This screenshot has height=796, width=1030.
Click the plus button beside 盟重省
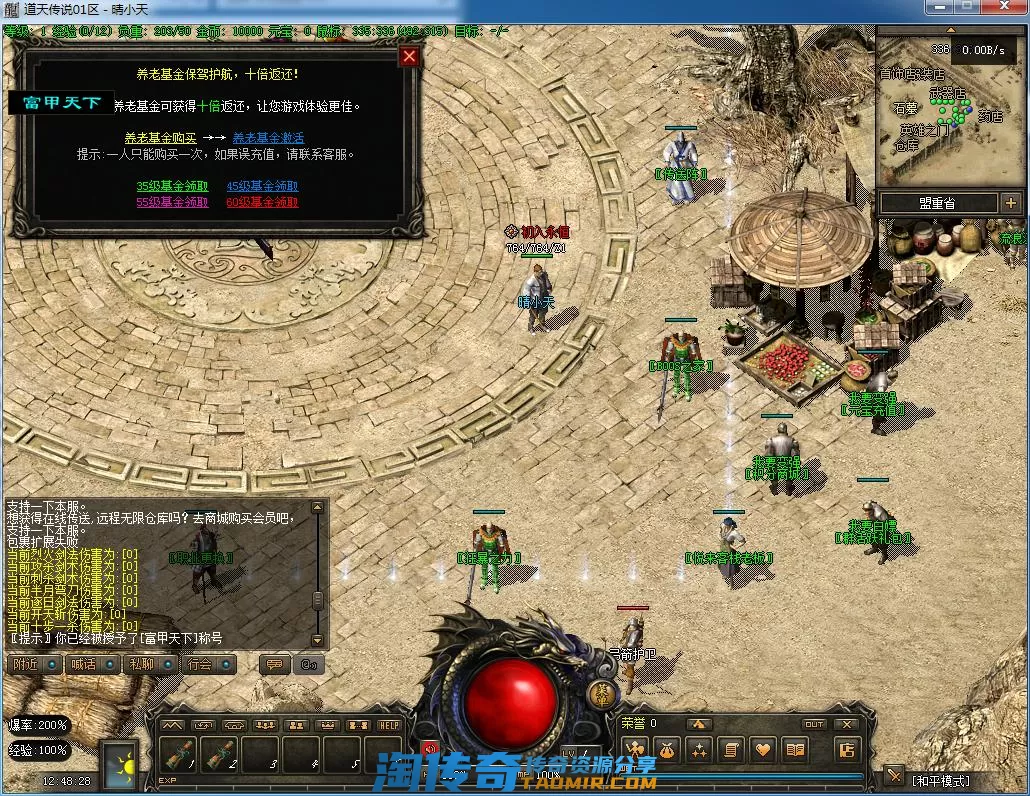tap(1011, 203)
